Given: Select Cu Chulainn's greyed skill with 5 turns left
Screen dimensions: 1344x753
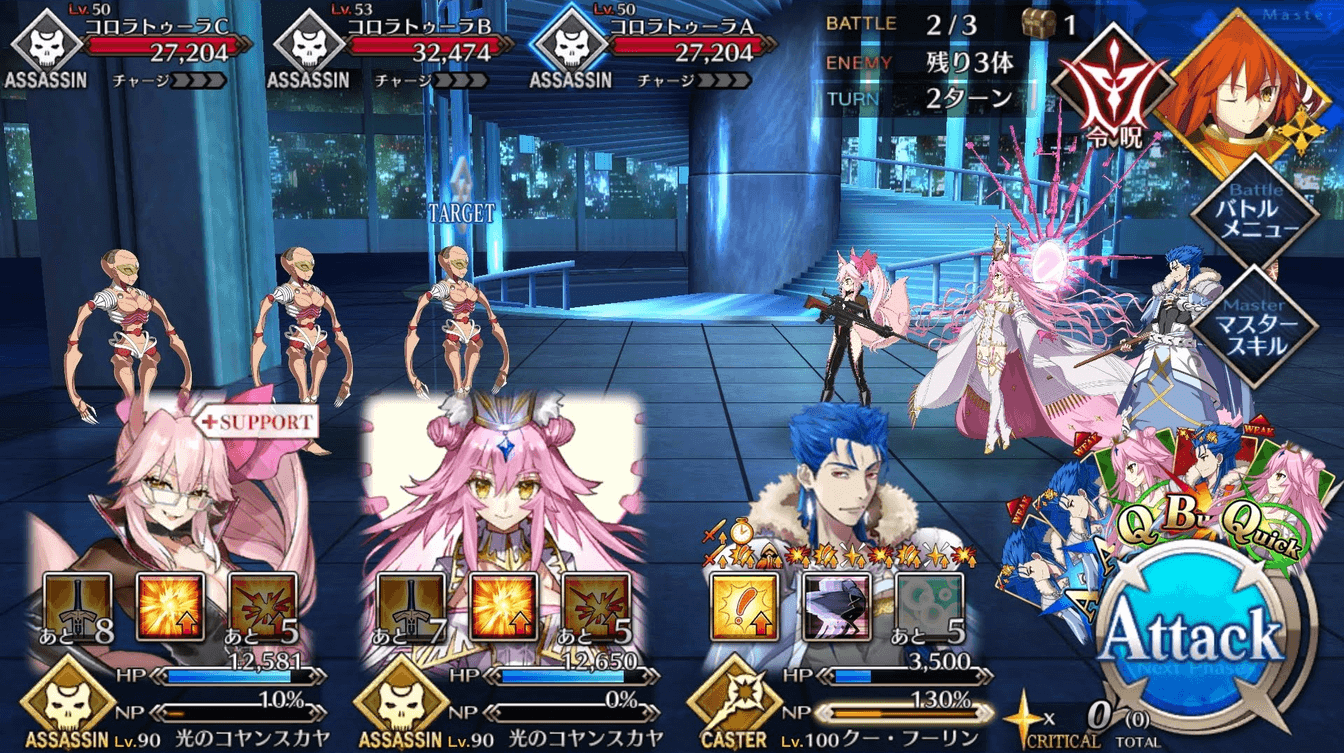Looking at the screenshot, I should [x=929, y=607].
